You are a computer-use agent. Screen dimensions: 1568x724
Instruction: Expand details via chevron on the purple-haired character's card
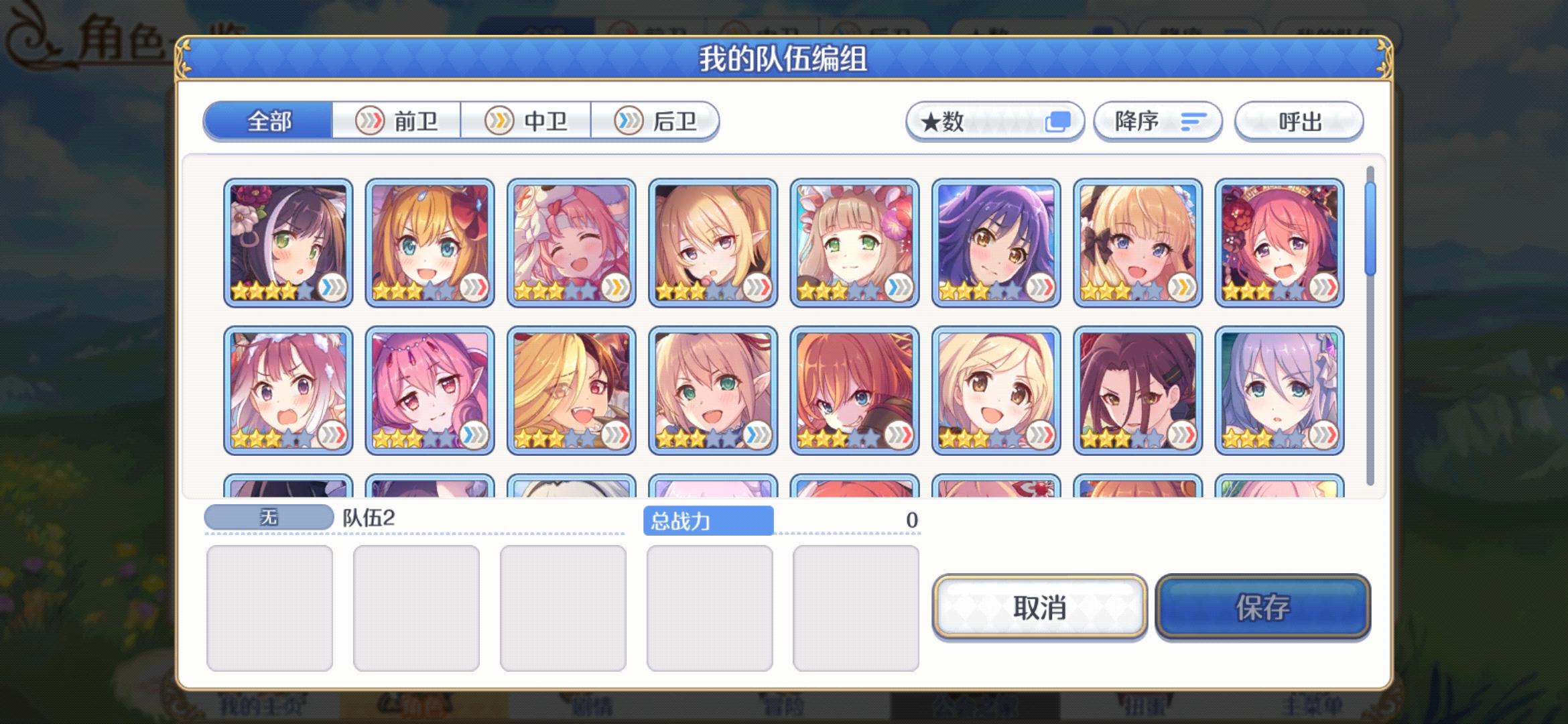point(1043,286)
